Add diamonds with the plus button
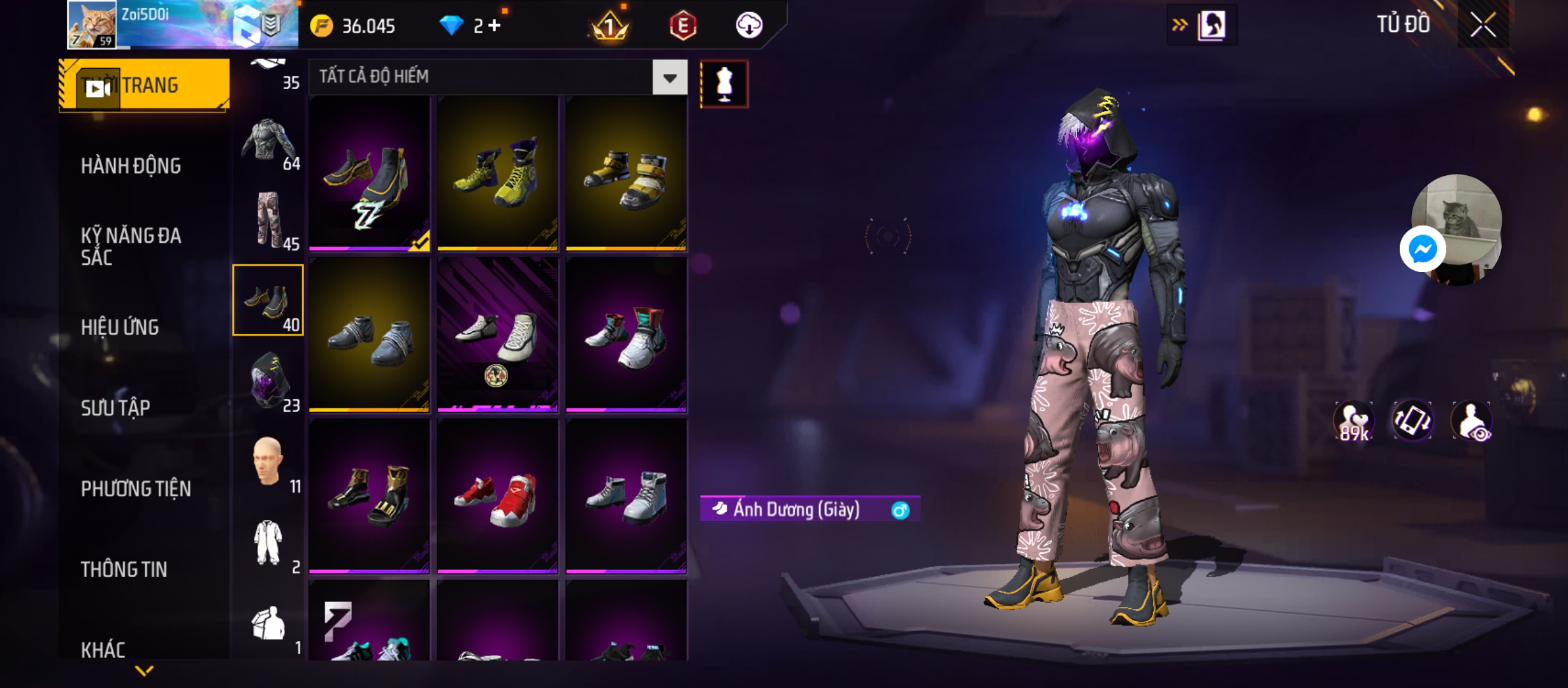 point(495,25)
